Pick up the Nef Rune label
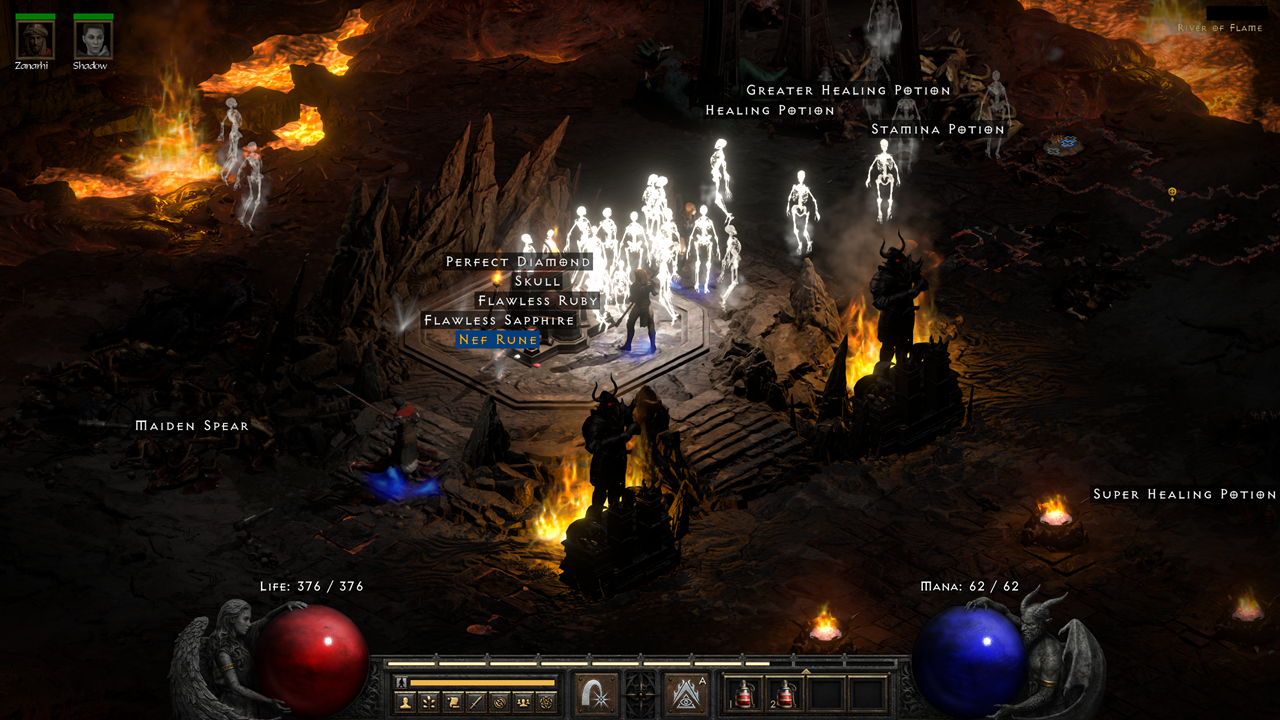 (x=498, y=340)
